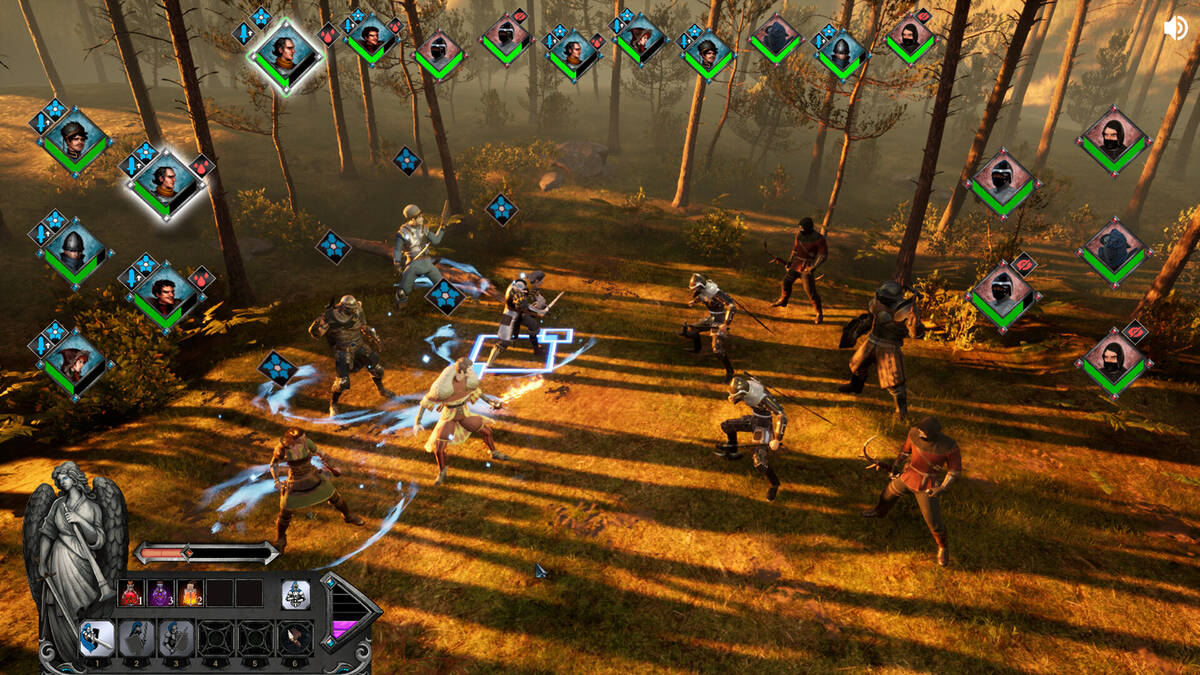The height and width of the screenshot is (675, 1200).
Task: Activate the knight ability in slot 2
Action: [x=137, y=638]
